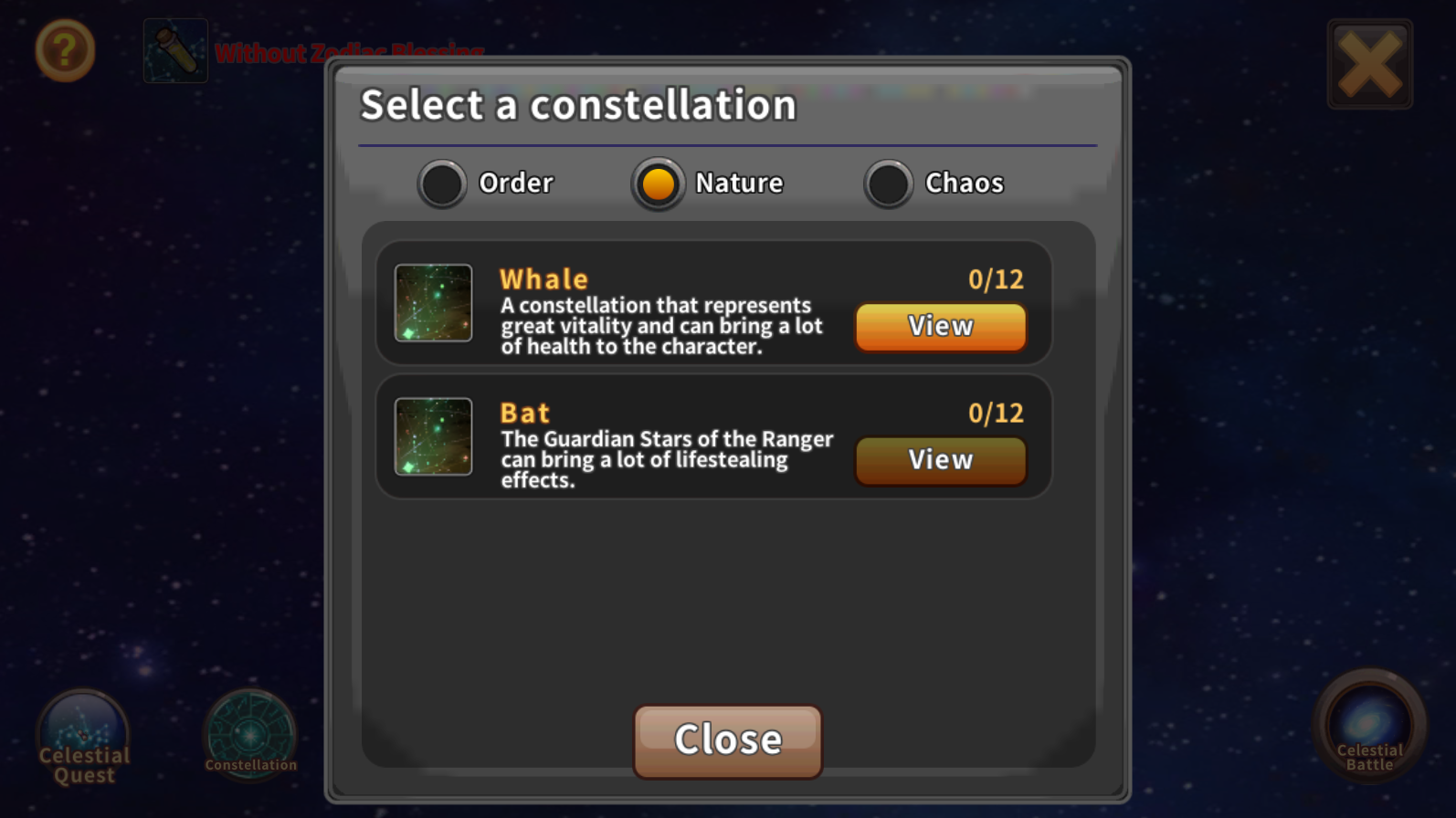This screenshot has height=818, width=1456.
Task: Click the Zodiac Blessing telescope icon
Action: tap(175, 50)
